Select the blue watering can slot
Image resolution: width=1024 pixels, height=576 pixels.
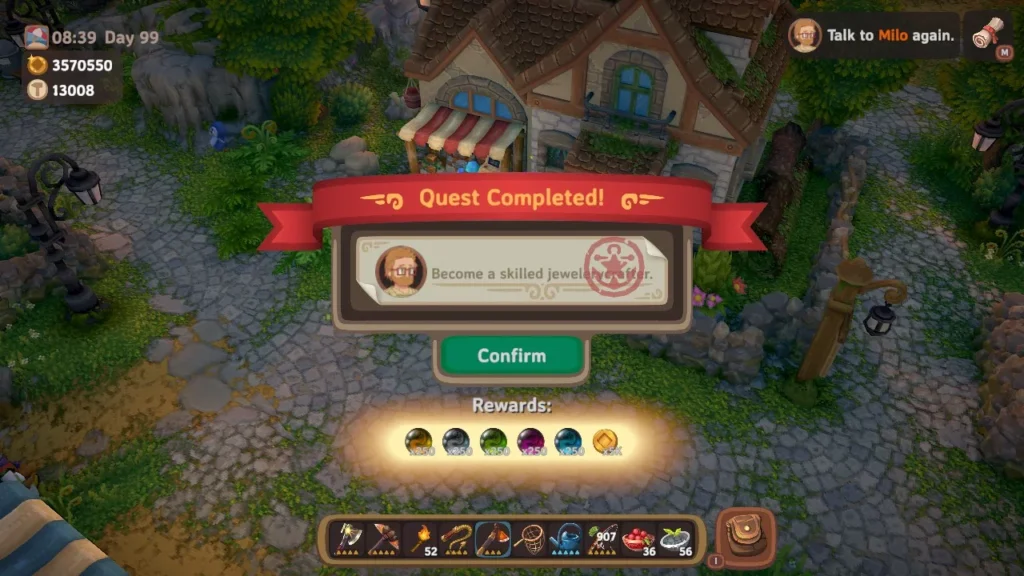[564, 538]
